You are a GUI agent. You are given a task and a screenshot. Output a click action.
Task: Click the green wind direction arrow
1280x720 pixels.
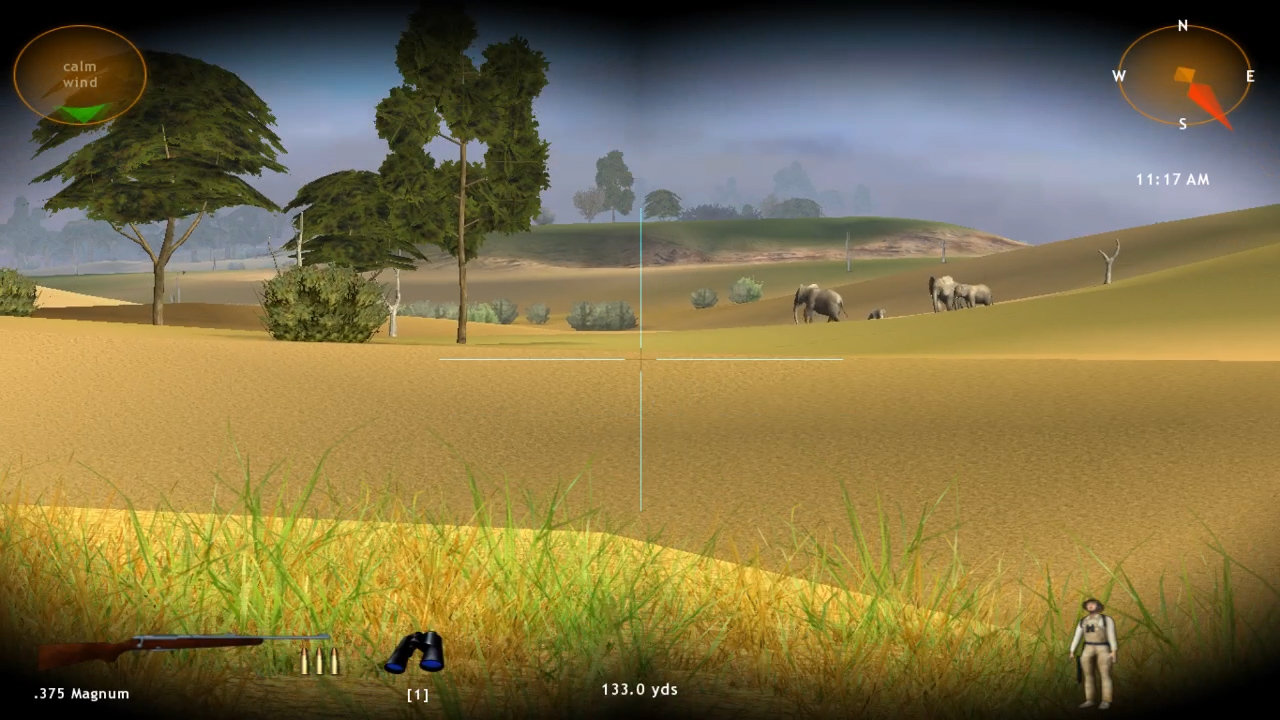(x=80, y=113)
